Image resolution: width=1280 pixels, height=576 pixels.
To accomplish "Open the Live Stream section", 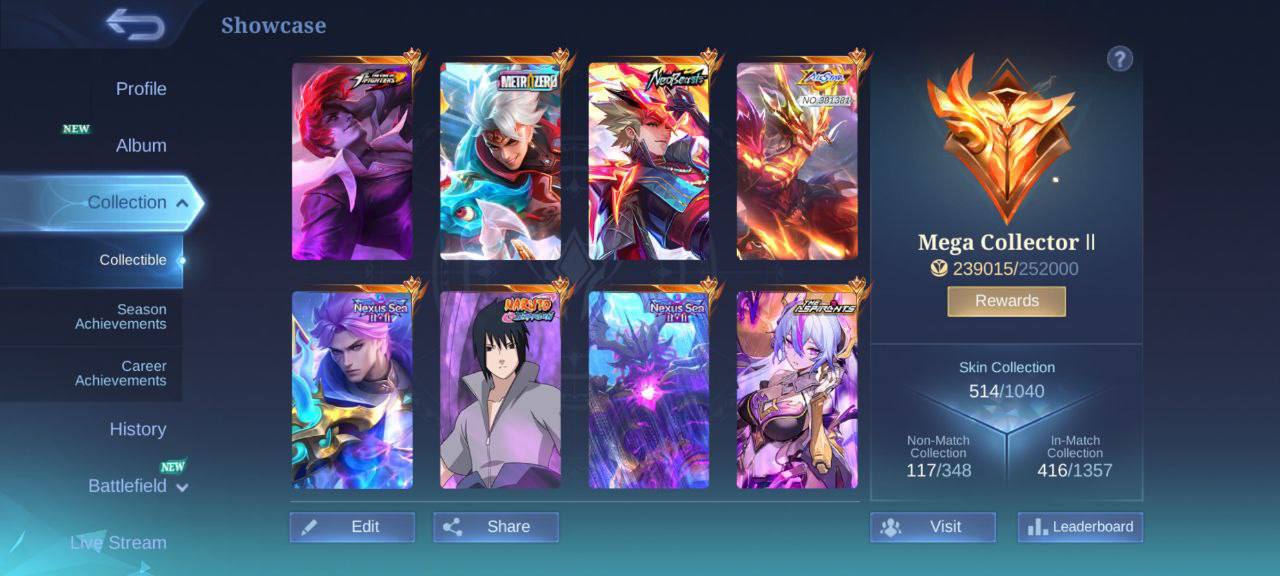I will pos(118,543).
